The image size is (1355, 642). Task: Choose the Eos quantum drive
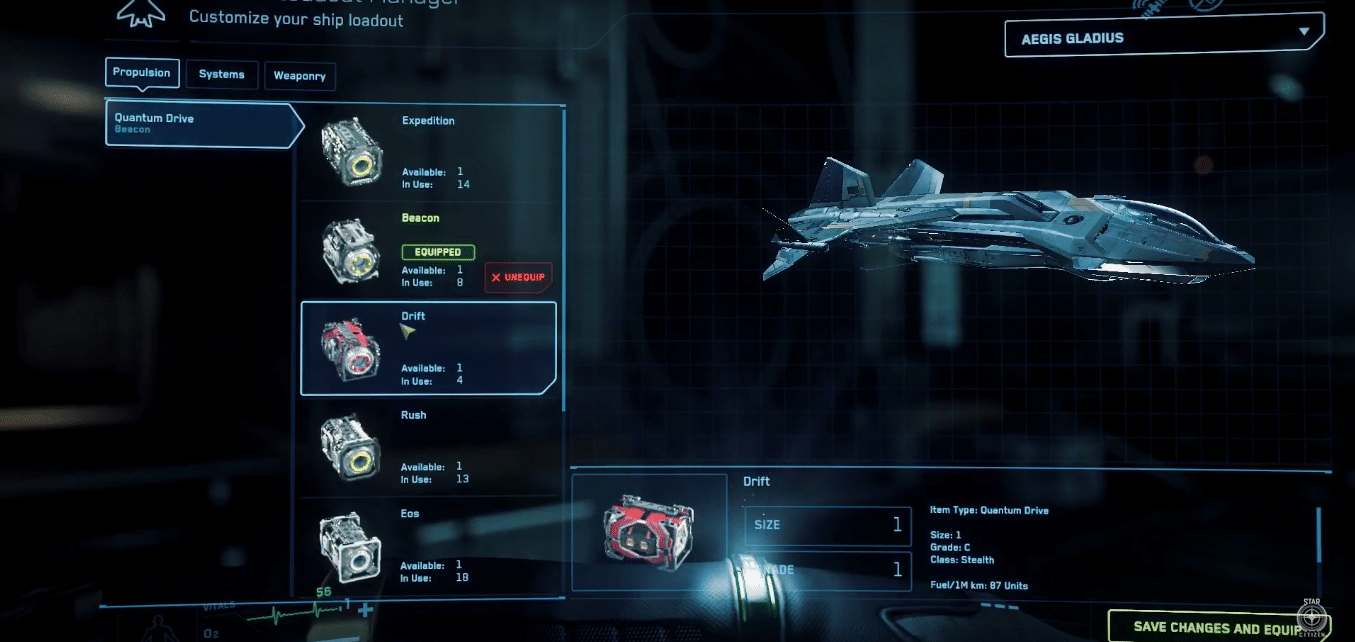point(428,545)
